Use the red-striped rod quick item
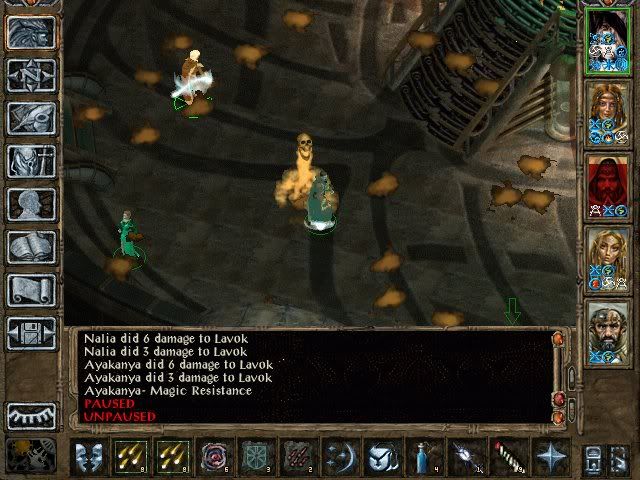Viewport: 640px width, 480px height. coord(508,457)
